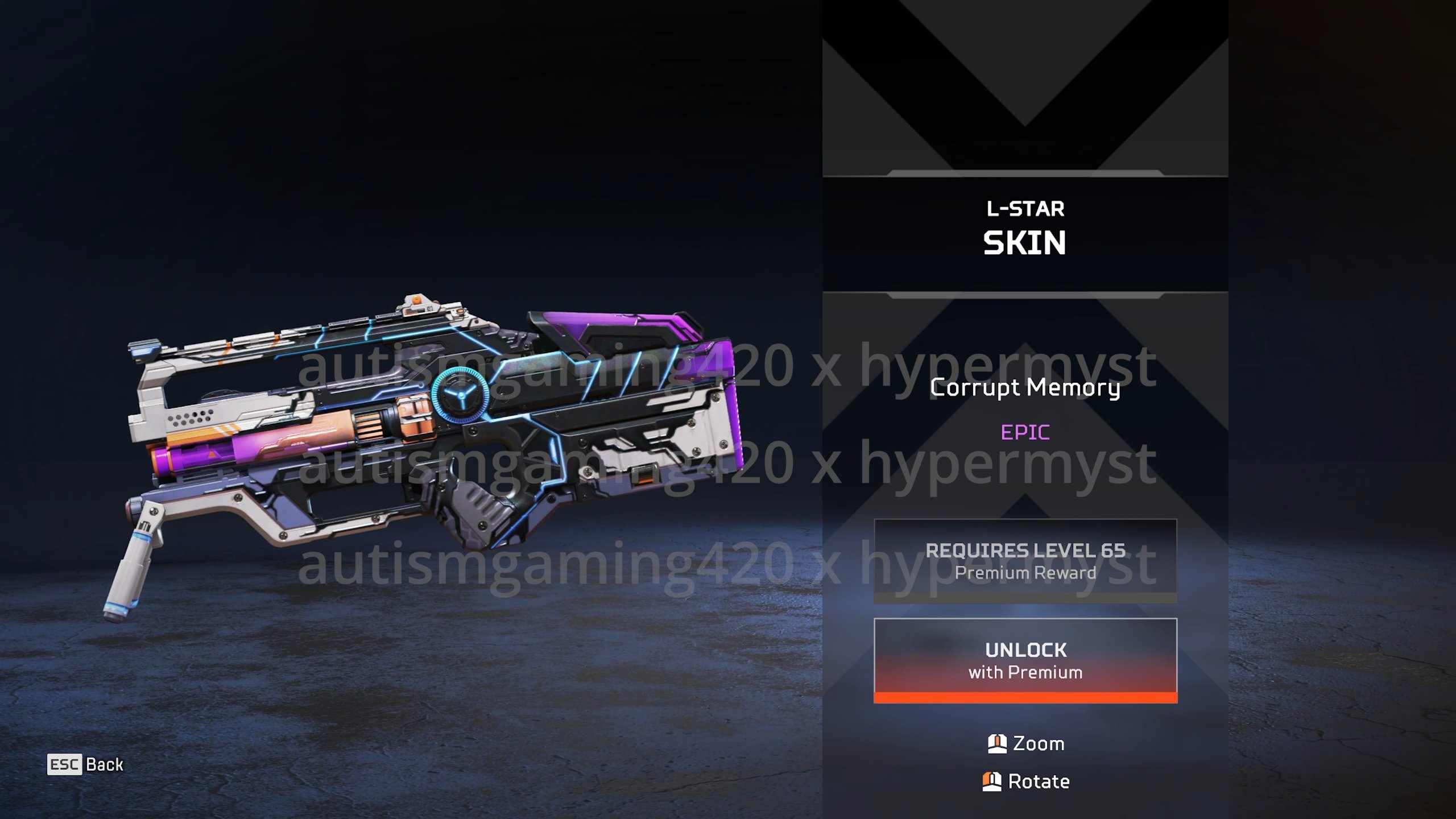
Task: Unlock the skin with Premium
Action: (1025, 660)
